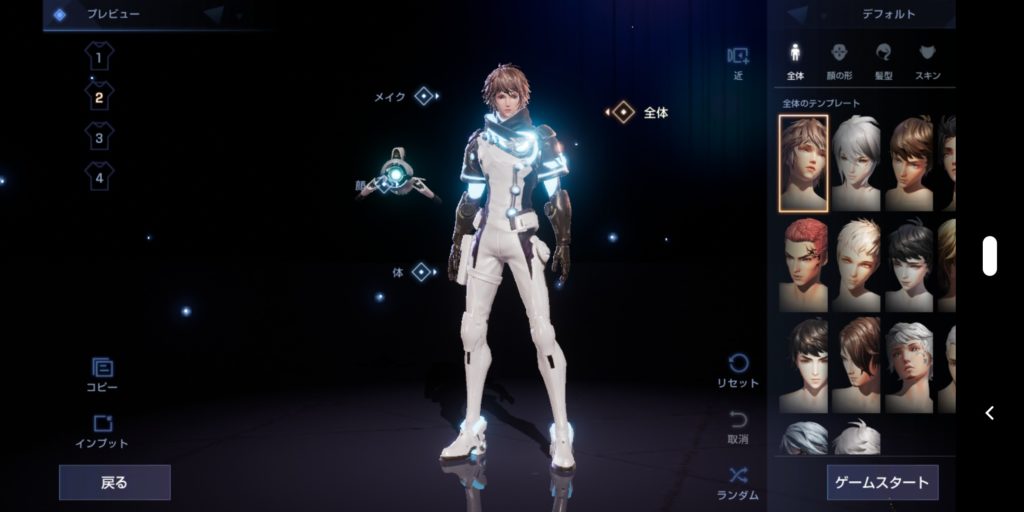Open the スキン tab

click(927, 60)
